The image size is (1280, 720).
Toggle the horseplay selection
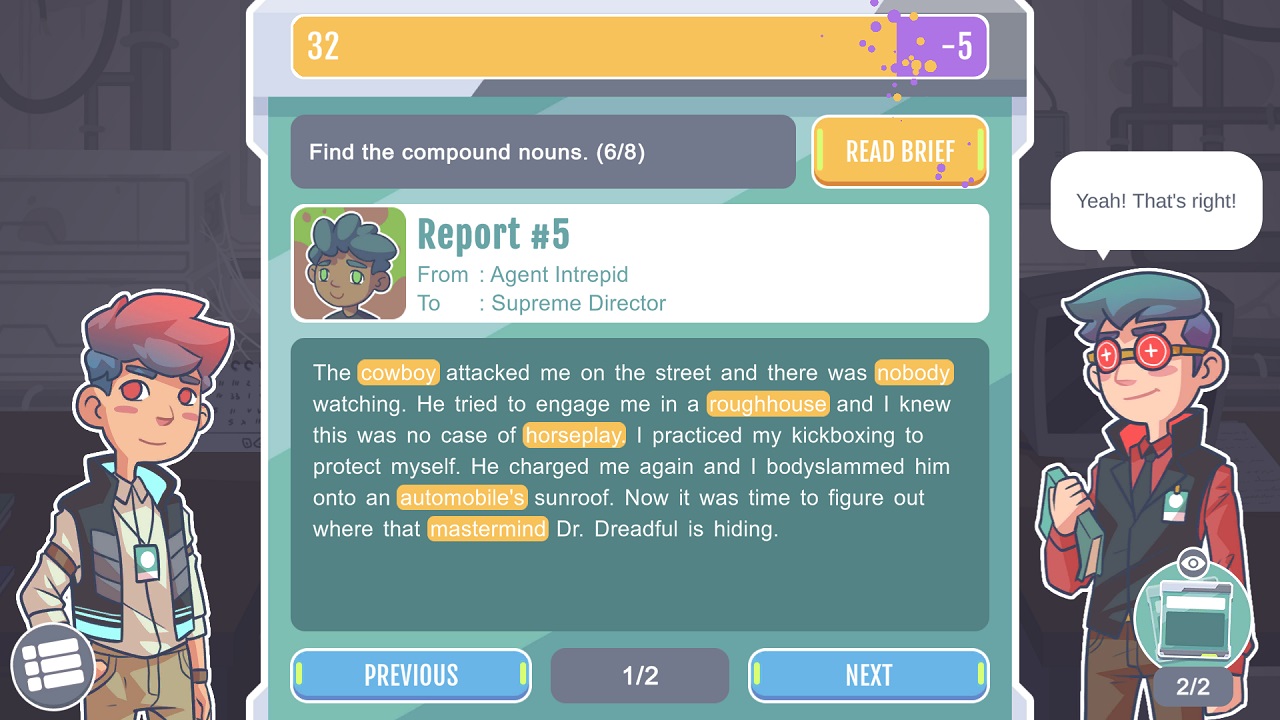point(576,435)
